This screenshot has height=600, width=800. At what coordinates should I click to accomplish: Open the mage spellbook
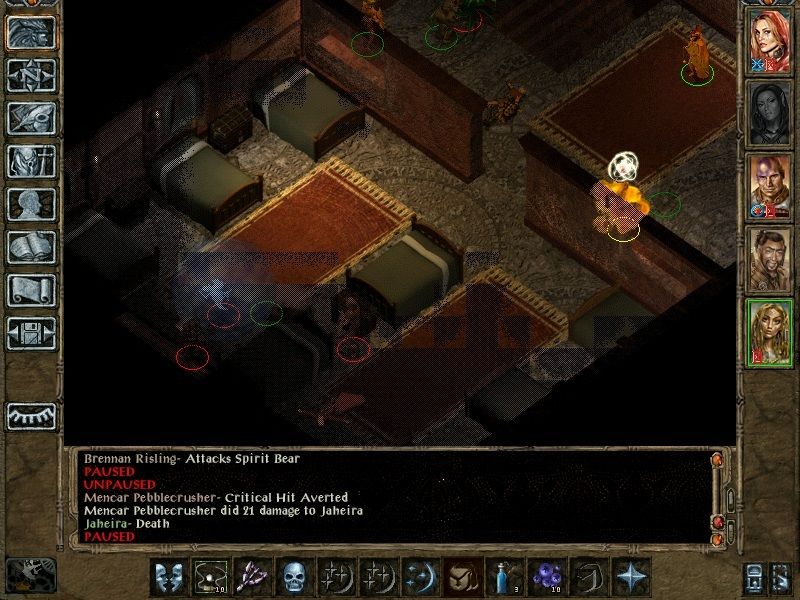click(x=31, y=248)
